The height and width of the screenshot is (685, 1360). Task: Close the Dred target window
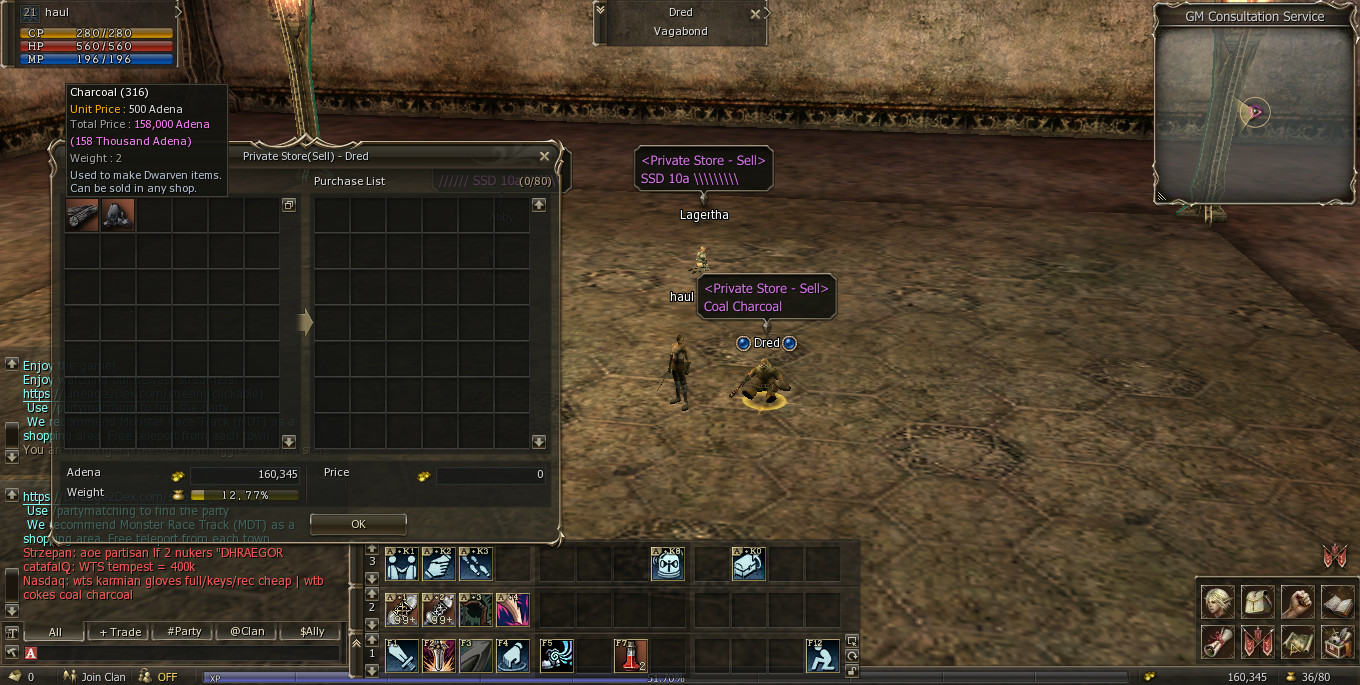(x=755, y=14)
